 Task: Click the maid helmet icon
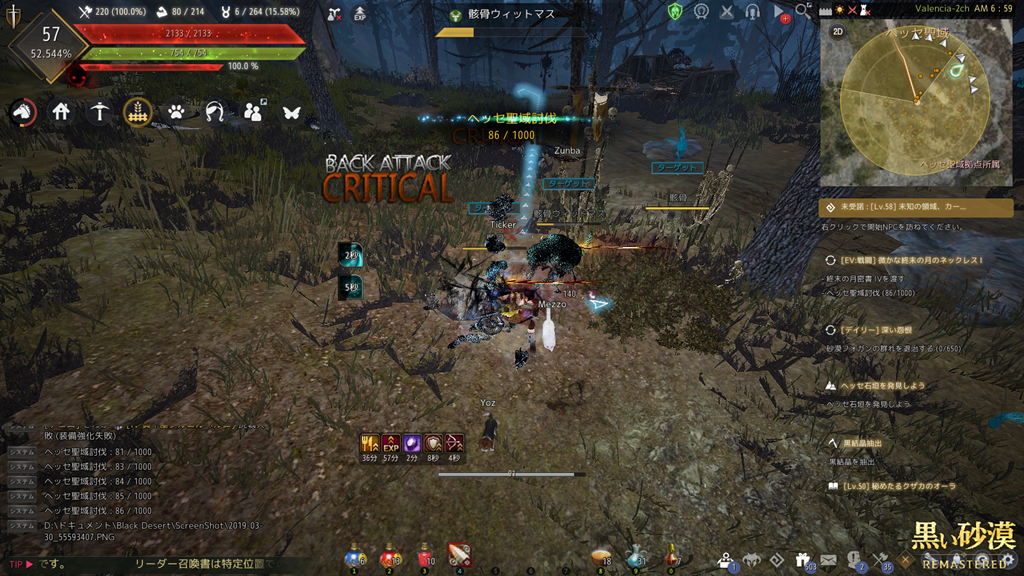pos(214,112)
